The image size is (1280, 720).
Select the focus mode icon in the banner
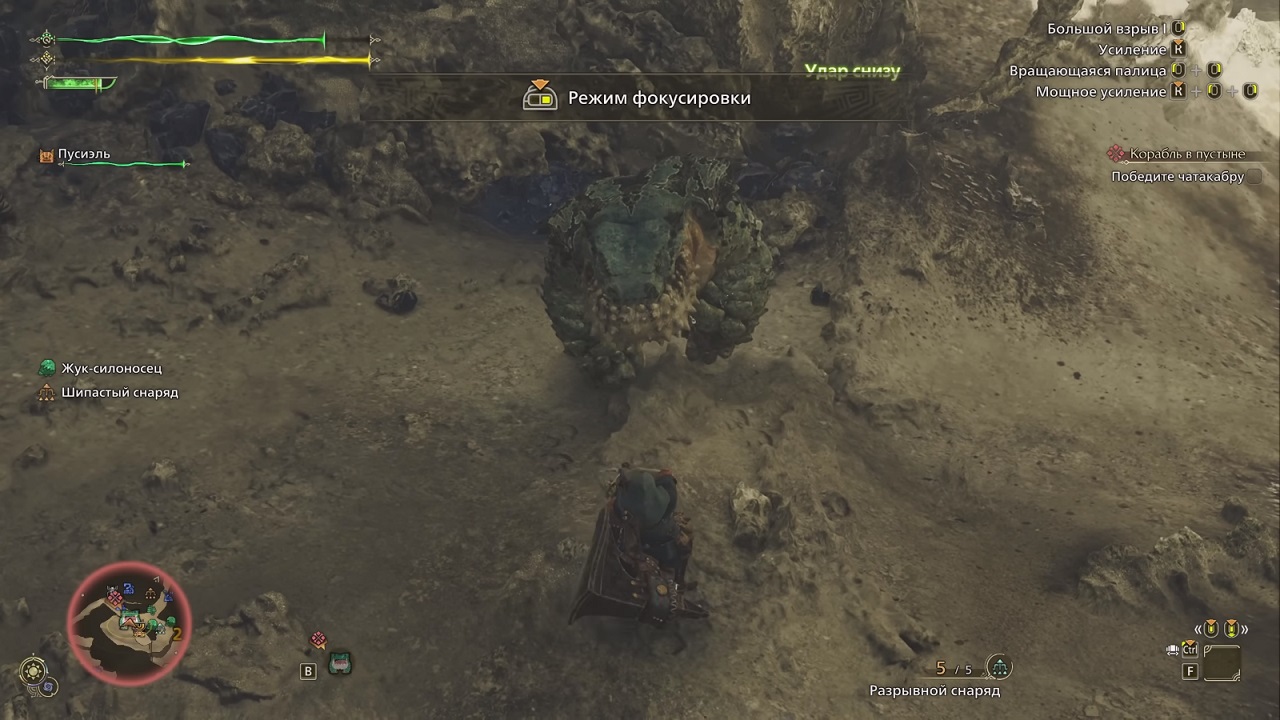(541, 97)
